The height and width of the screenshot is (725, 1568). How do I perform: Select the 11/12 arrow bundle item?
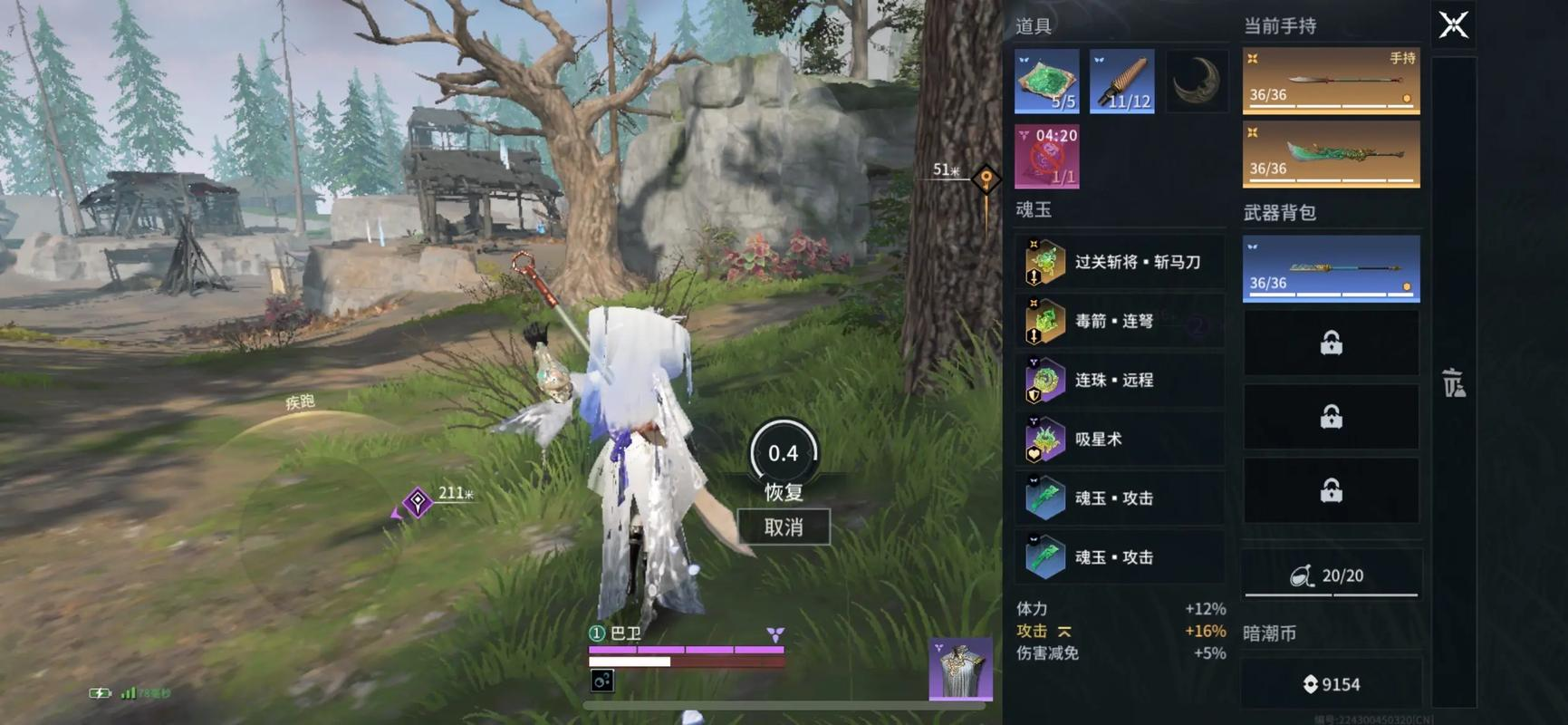pyautogui.click(x=1121, y=81)
